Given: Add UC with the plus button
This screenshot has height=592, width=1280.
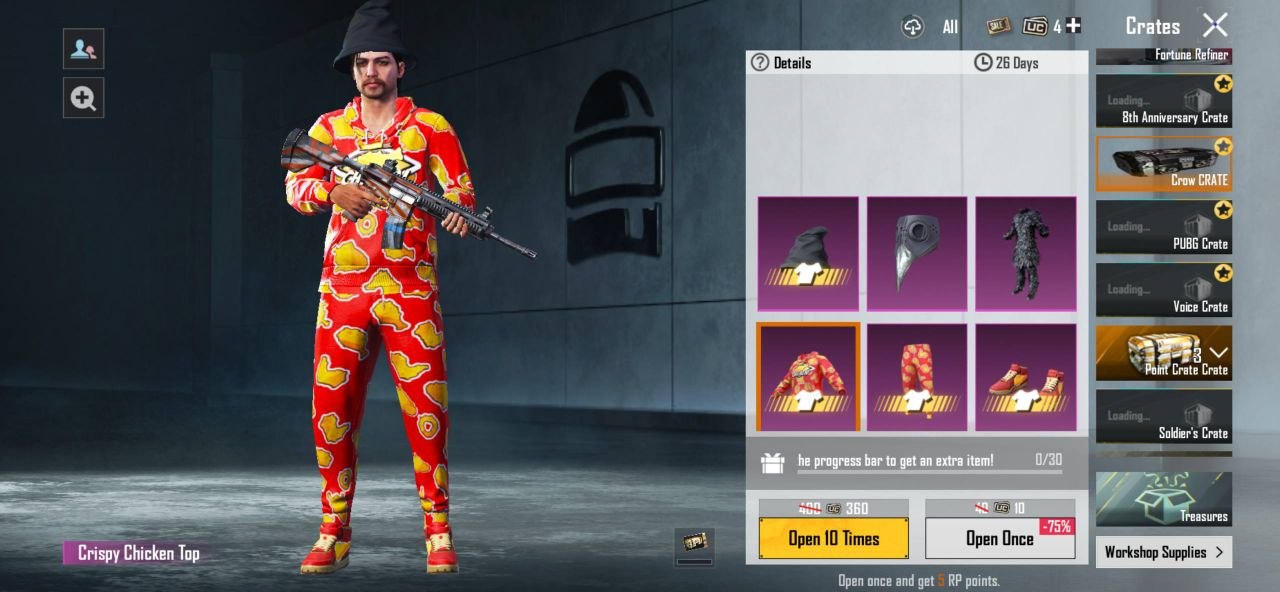Looking at the screenshot, I should [1074, 26].
